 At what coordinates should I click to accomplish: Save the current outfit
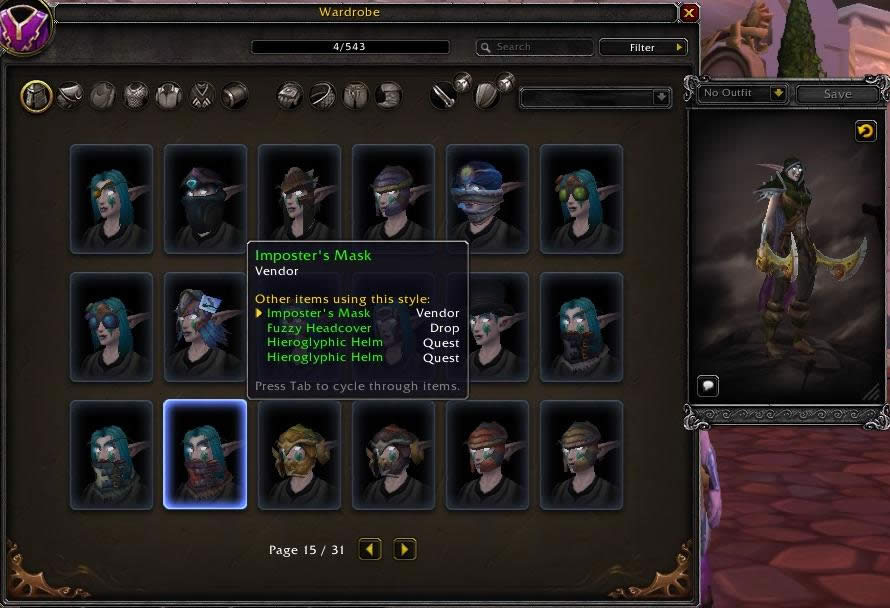tap(837, 94)
